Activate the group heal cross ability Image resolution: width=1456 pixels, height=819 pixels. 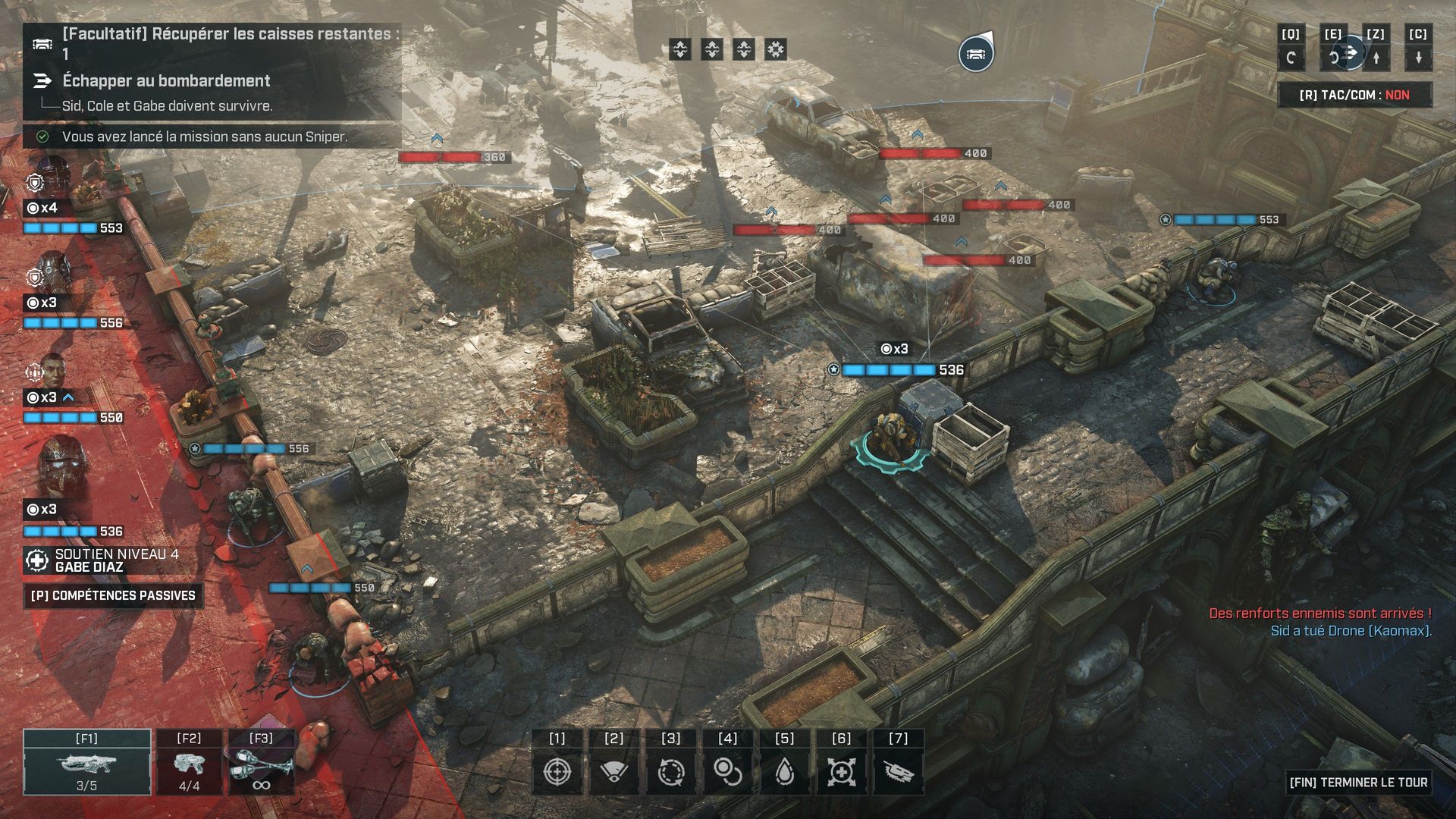[x=842, y=772]
